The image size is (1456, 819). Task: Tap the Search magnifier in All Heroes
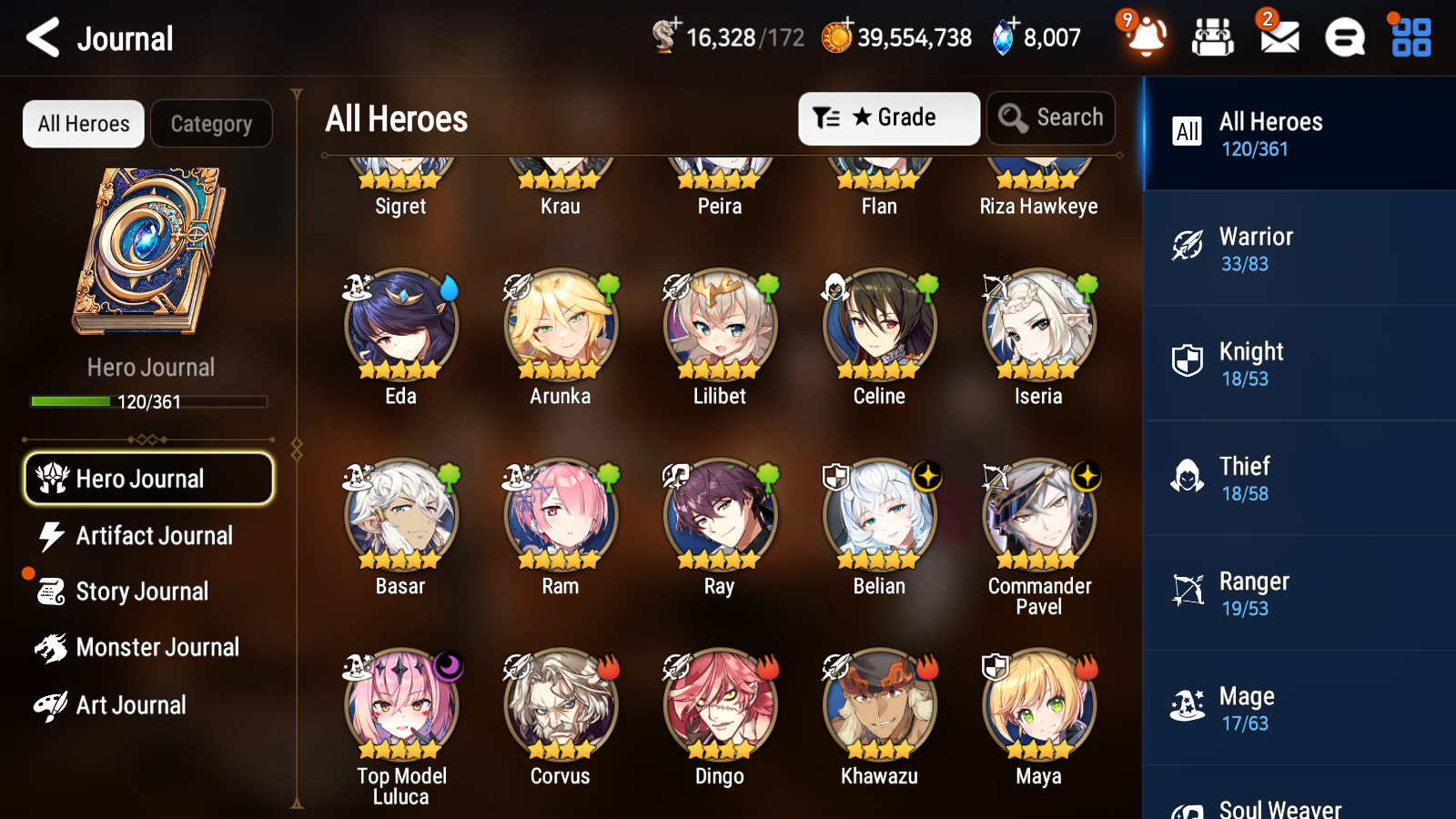(1051, 117)
